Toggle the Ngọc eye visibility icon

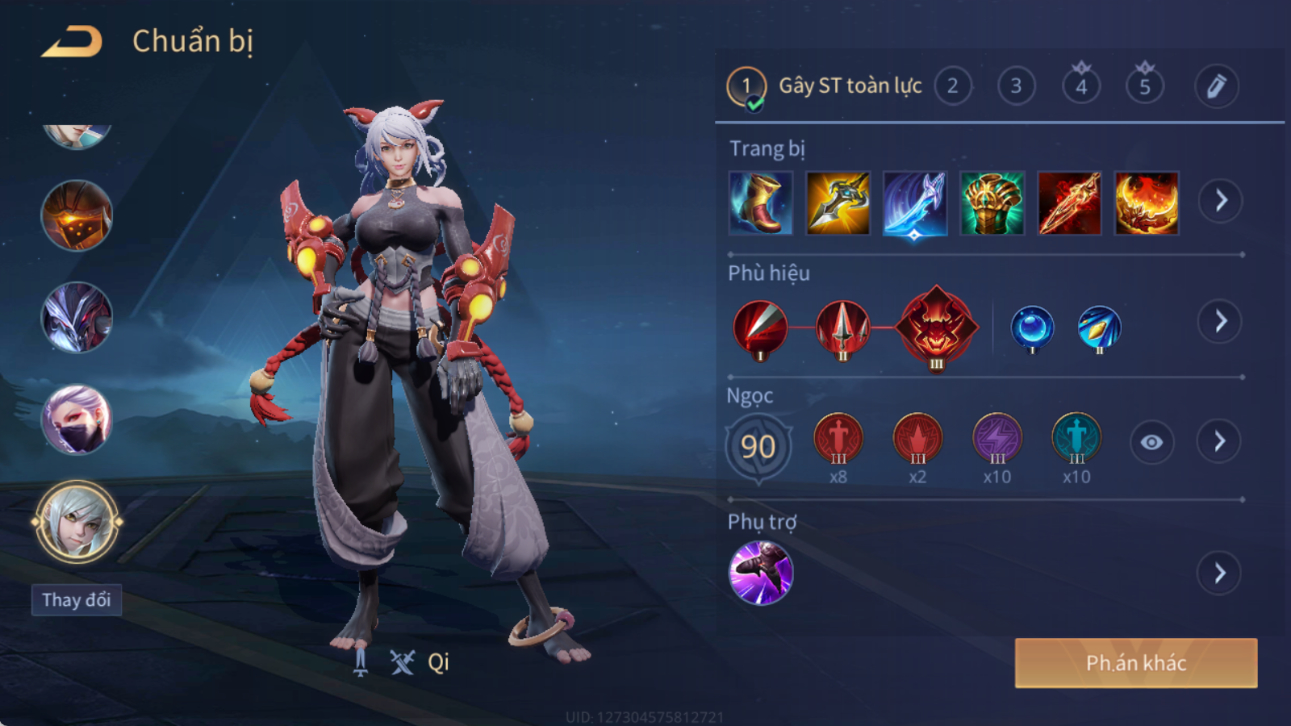tap(1151, 442)
